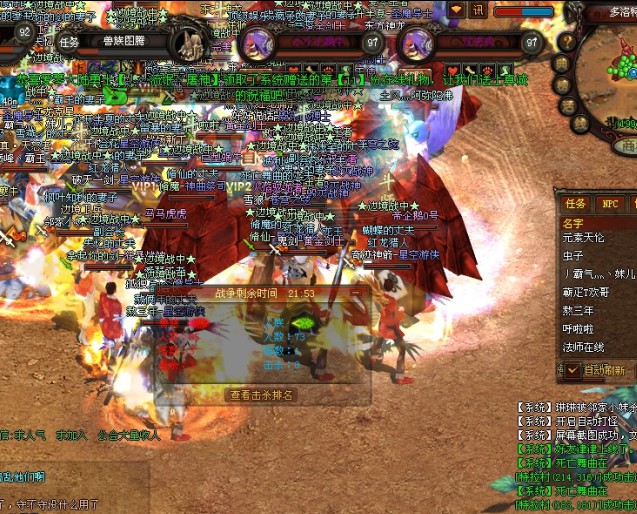The image size is (637, 514).
Task: Switch to the 任务 tab
Action: coord(575,204)
